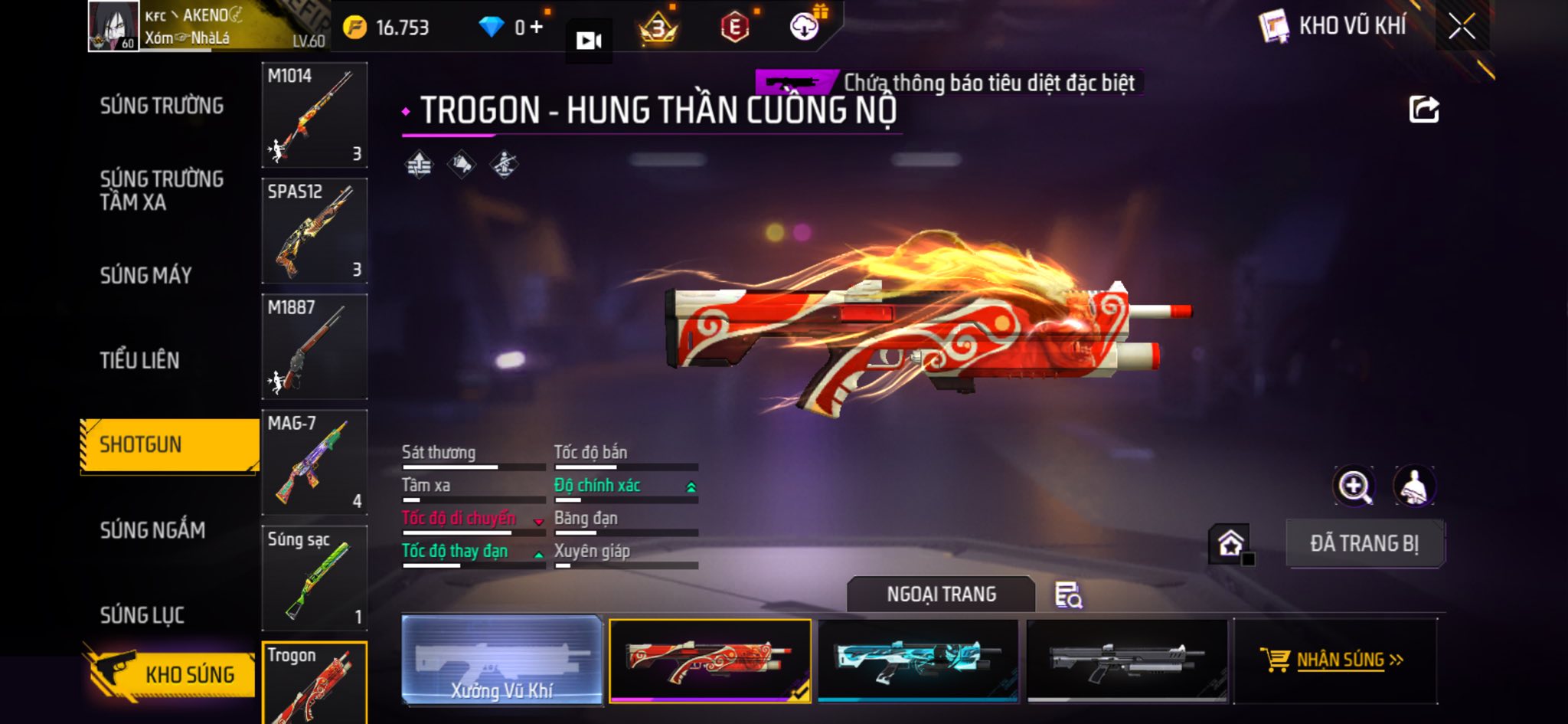Choose the gray default Trogon skin
1568x724 pixels.
[x=1127, y=660]
